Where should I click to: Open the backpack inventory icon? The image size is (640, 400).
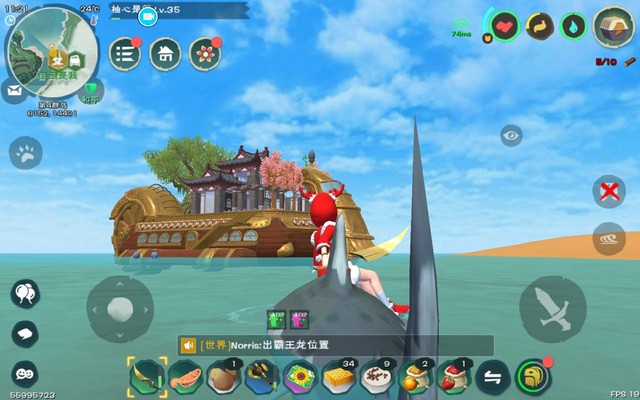click(x=609, y=27)
